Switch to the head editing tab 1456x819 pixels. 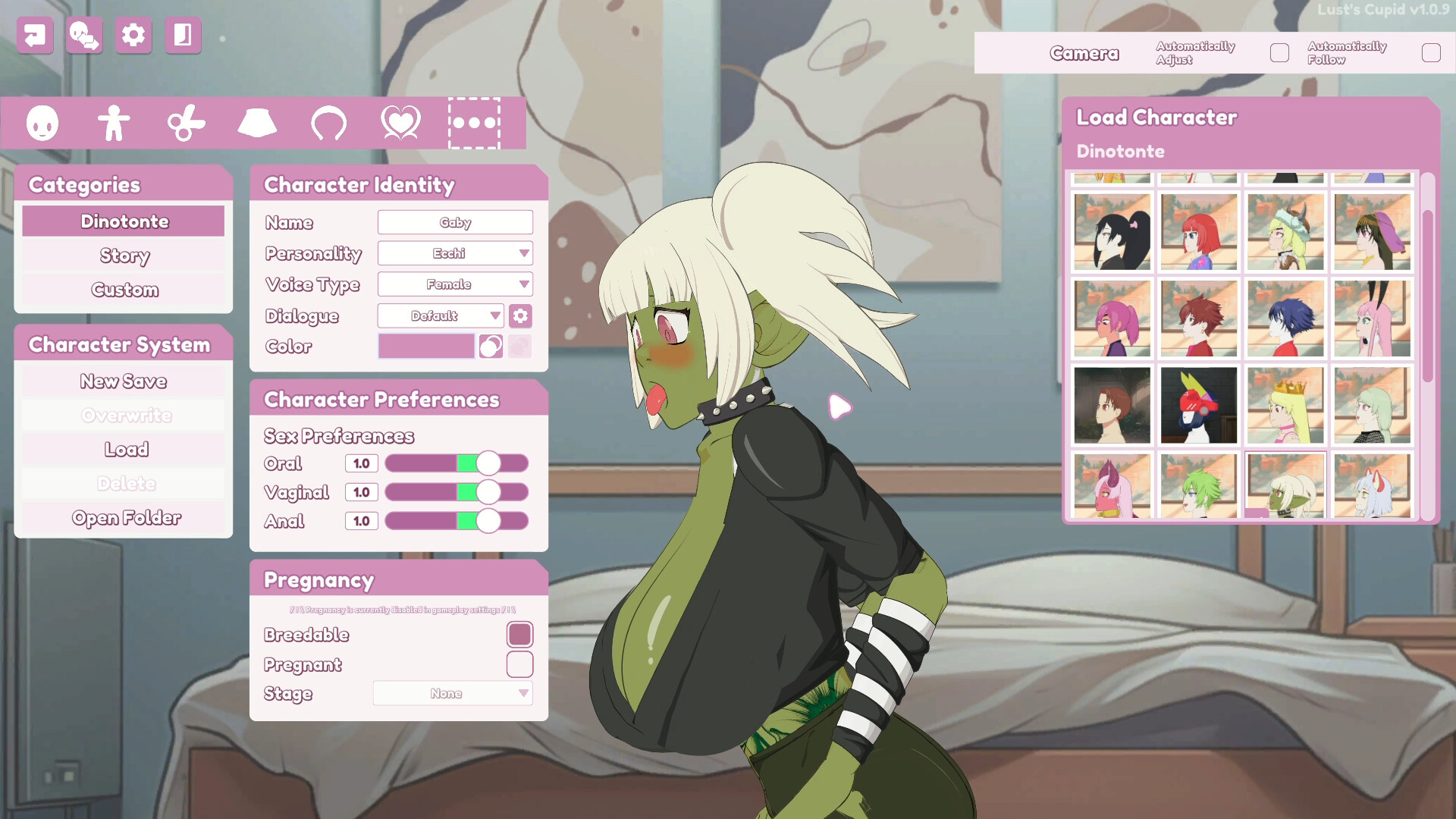click(x=42, y=123)
